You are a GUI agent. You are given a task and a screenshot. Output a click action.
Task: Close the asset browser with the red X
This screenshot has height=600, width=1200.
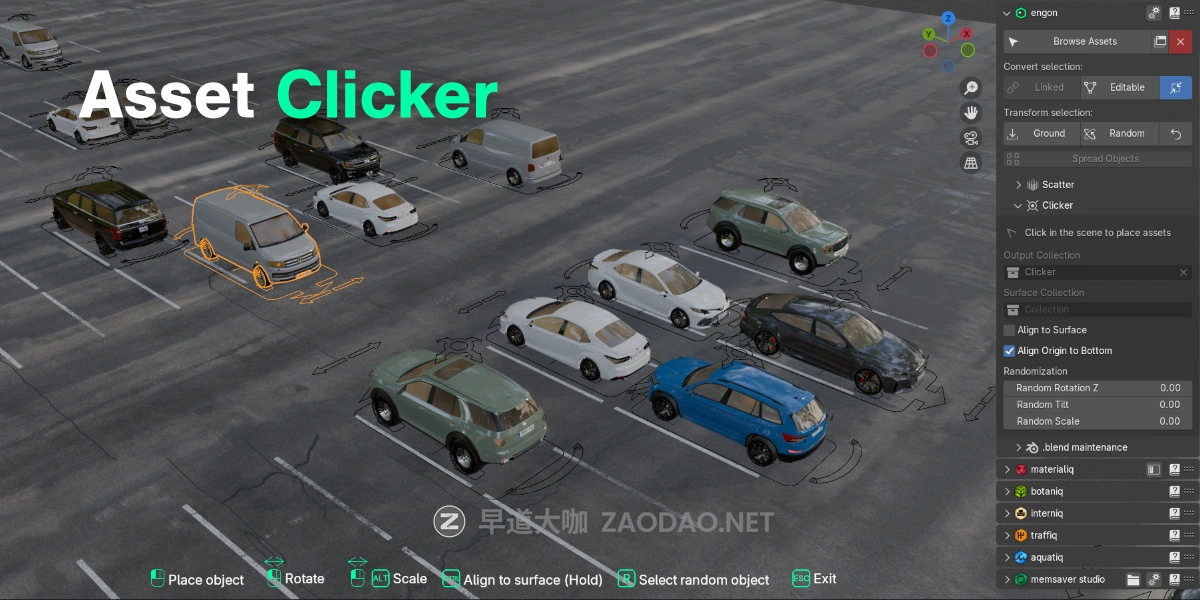(x=1181, y=42)
